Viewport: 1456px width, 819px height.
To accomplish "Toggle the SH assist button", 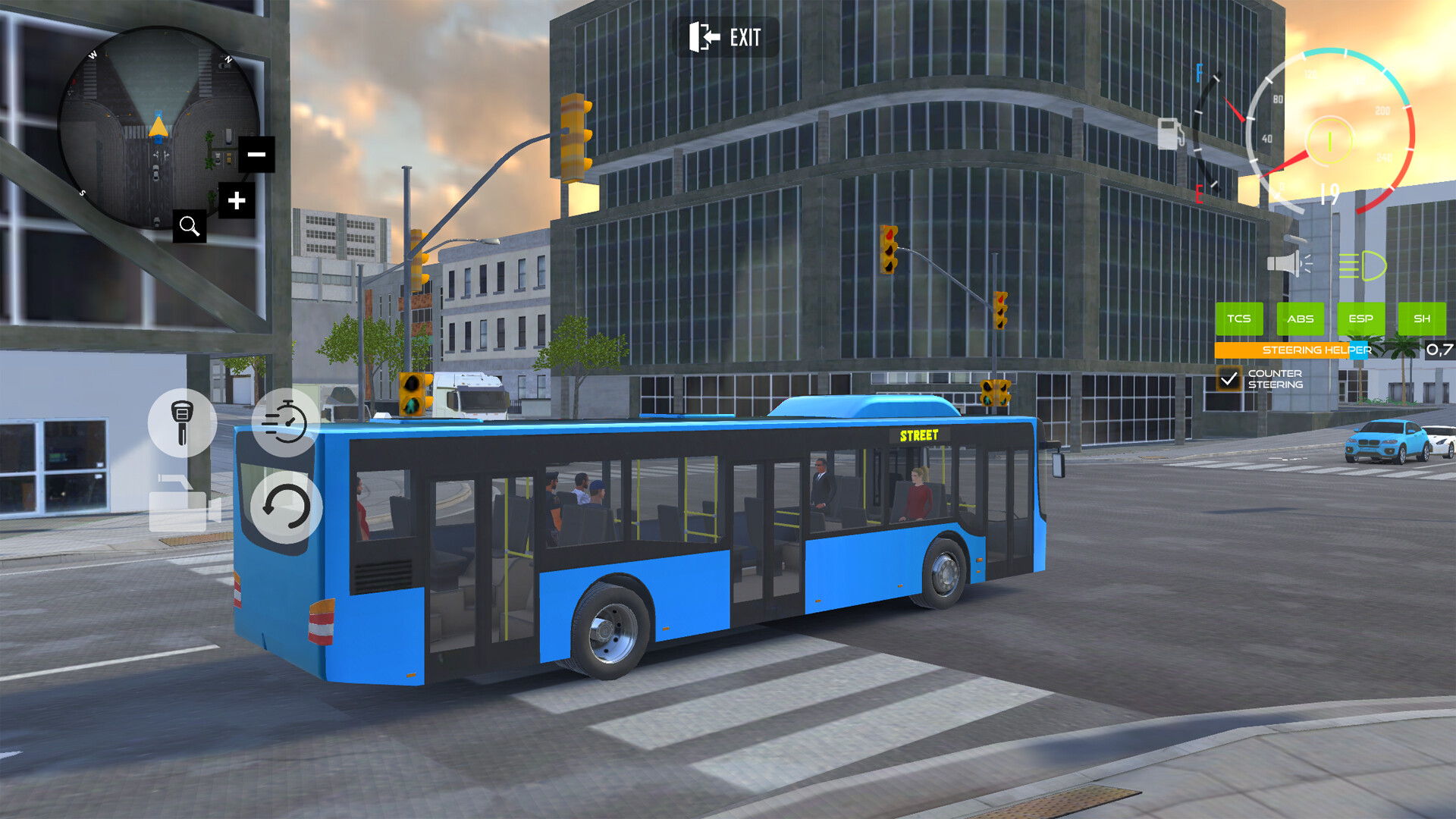I will pos(1423,319).
